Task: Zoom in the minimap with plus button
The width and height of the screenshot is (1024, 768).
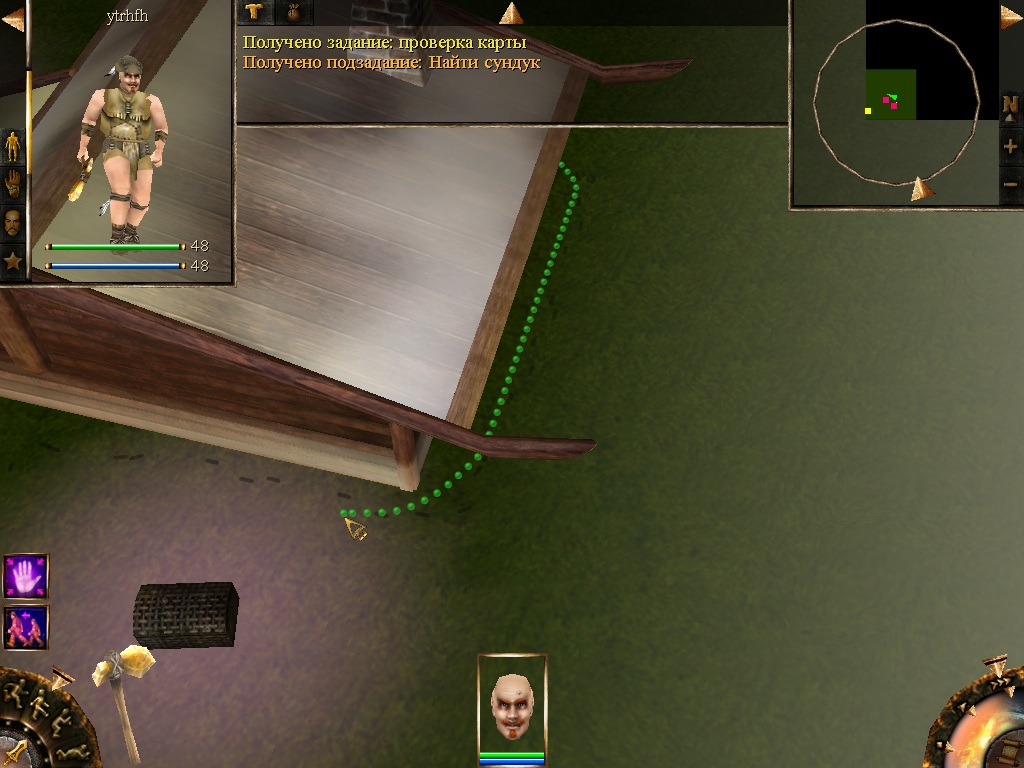Action: (x=1011, y=147)
